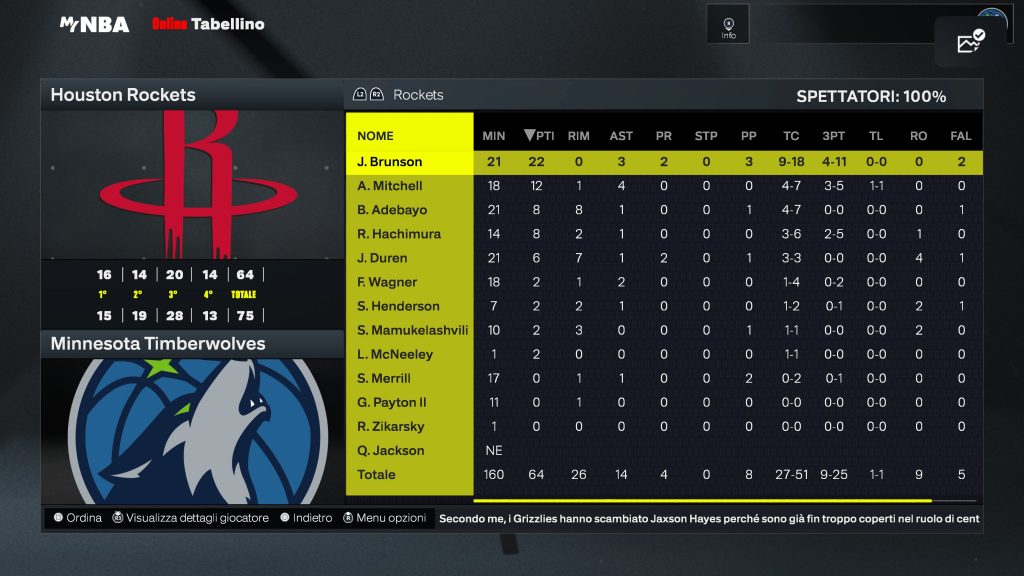This screenshot has height=576, width=1024.
Task: Pick Q. Jackson's player row
Action: coord(390,450)
